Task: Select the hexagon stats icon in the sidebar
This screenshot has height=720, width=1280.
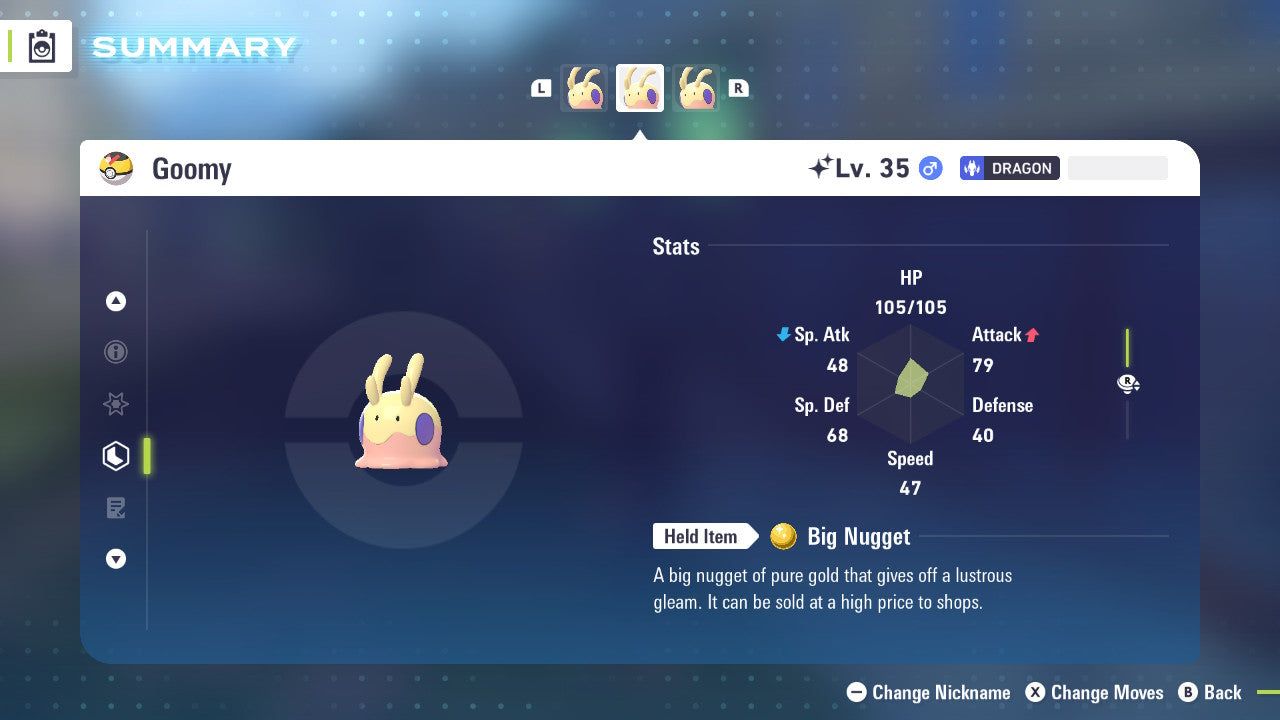Action: (116, 455)
